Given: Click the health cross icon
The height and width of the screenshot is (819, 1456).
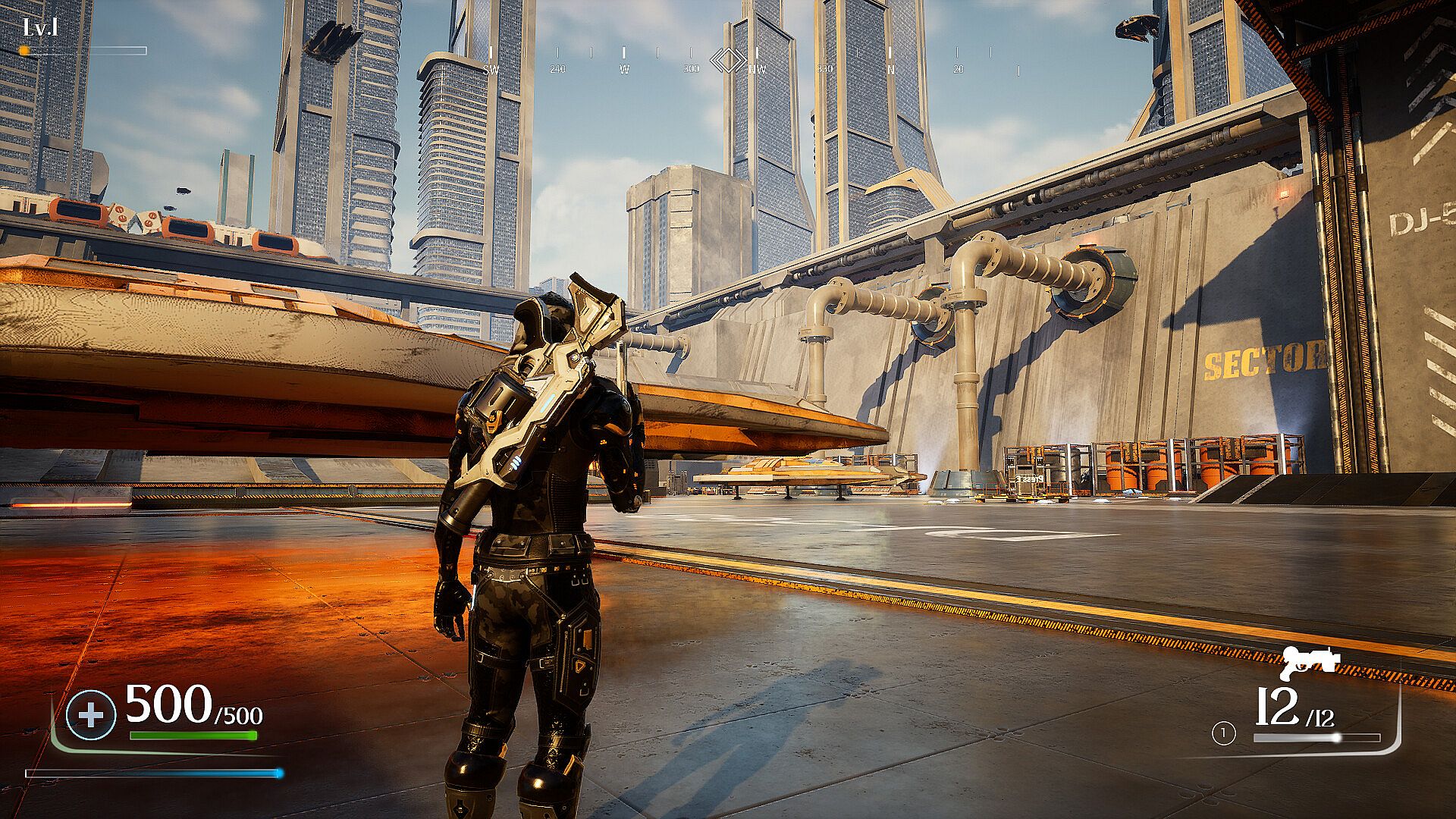Looking at the screenshot, I should [91, 715].
